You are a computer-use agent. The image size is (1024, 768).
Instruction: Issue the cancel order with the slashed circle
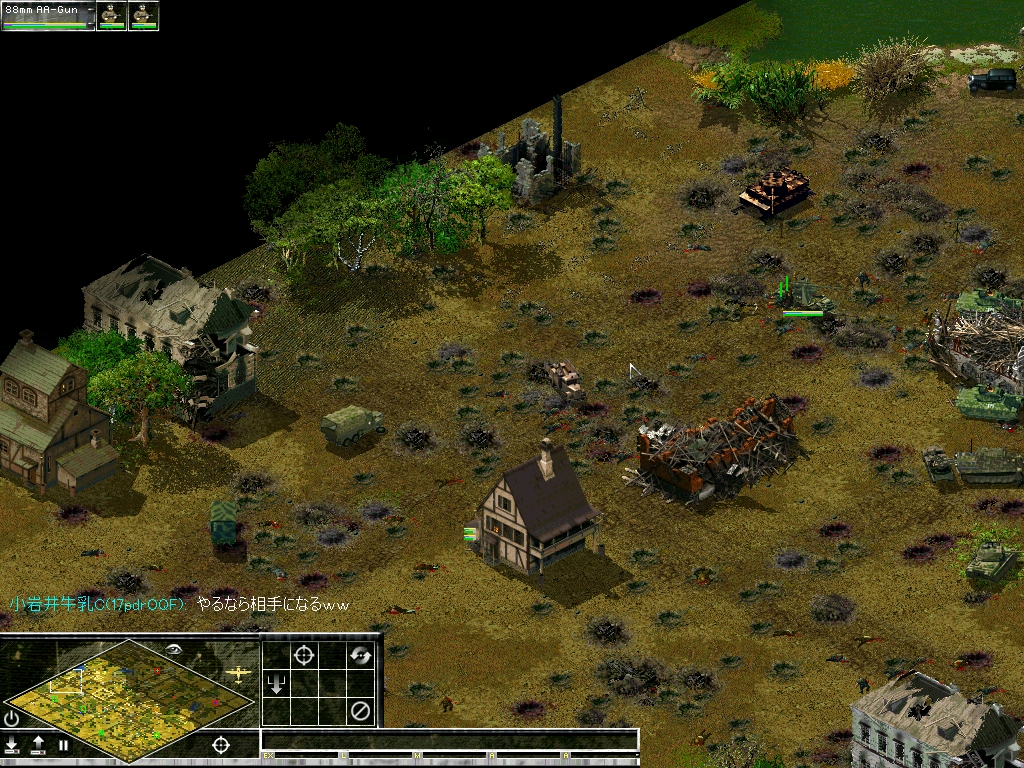(360, 712)
